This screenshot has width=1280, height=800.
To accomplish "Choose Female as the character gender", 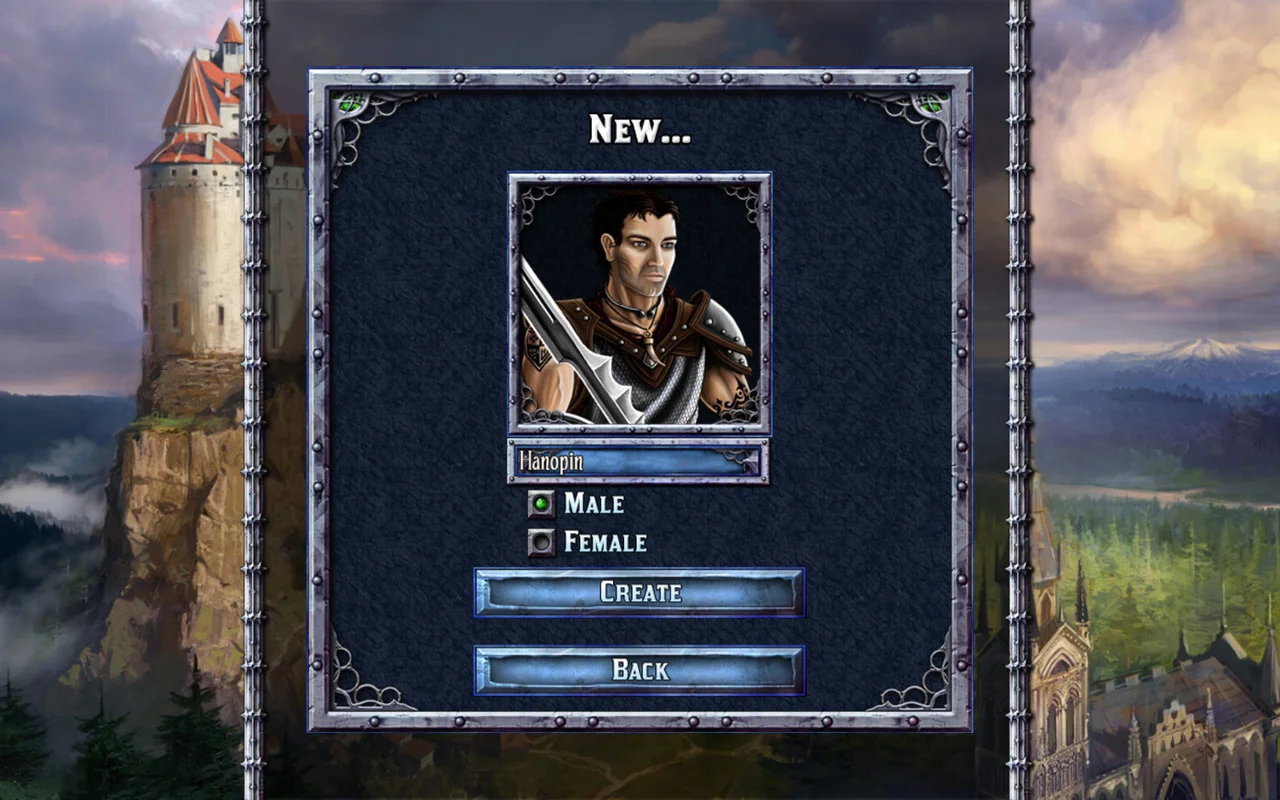I will coord(541,542).
